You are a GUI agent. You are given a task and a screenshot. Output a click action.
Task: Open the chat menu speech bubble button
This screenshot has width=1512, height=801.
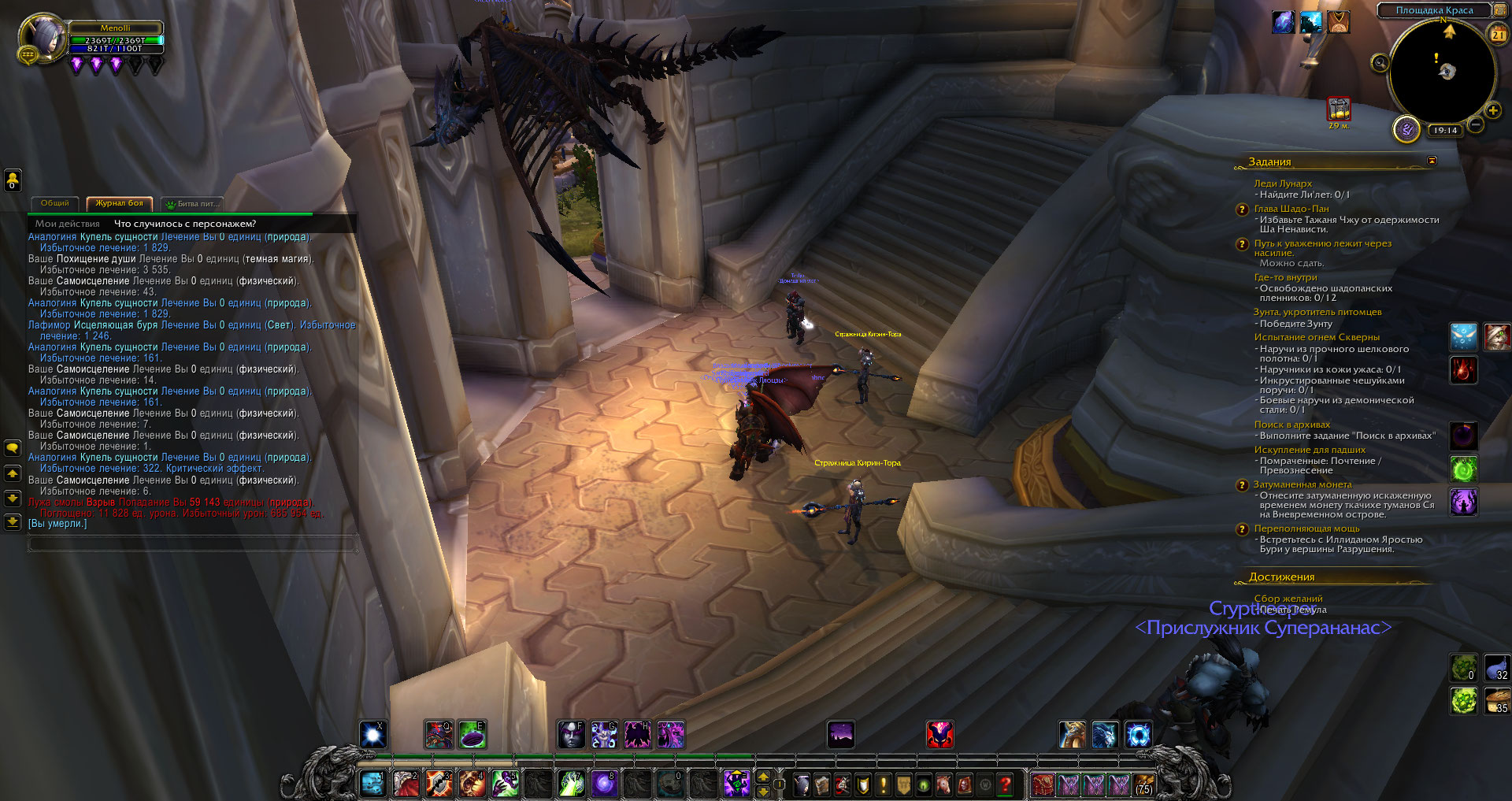13,448
